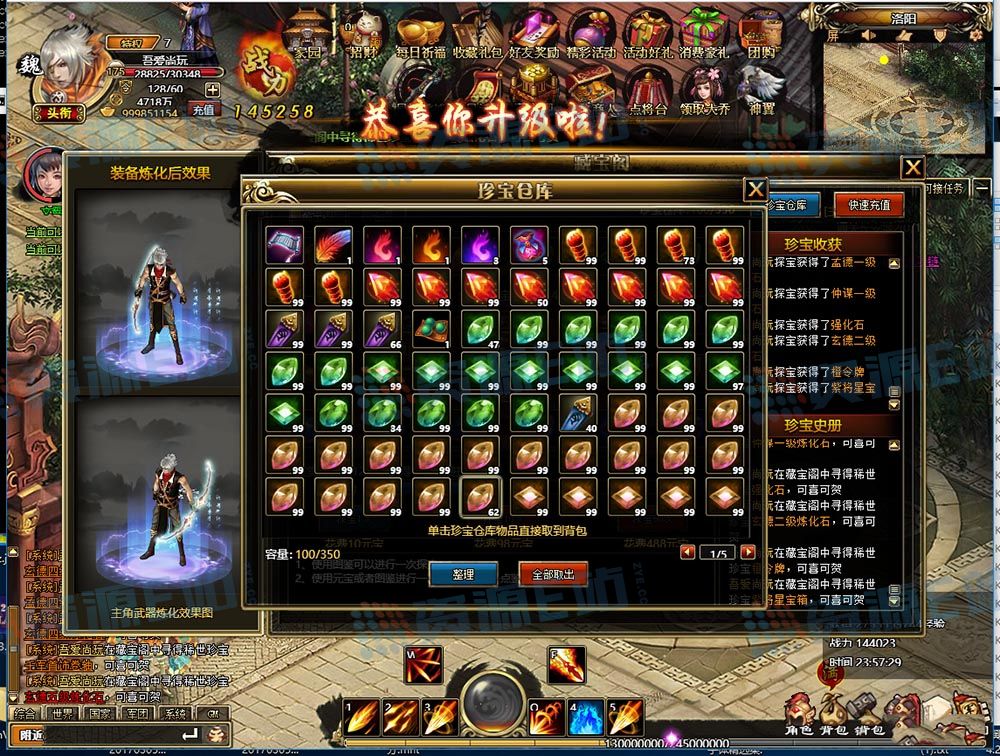Activate the blue flame skill in slot 4

coord(587,717)
